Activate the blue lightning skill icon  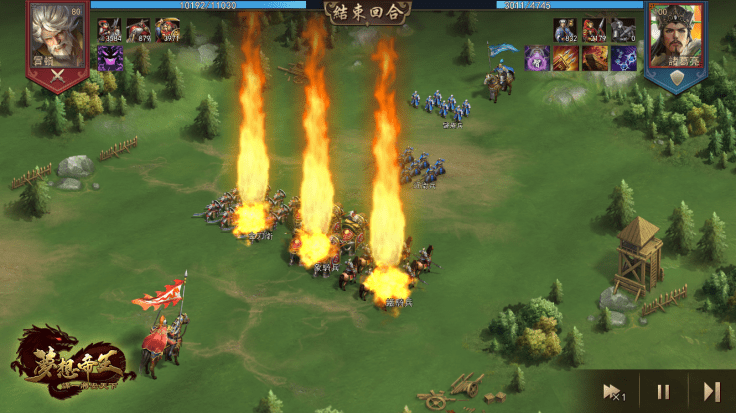623,58
